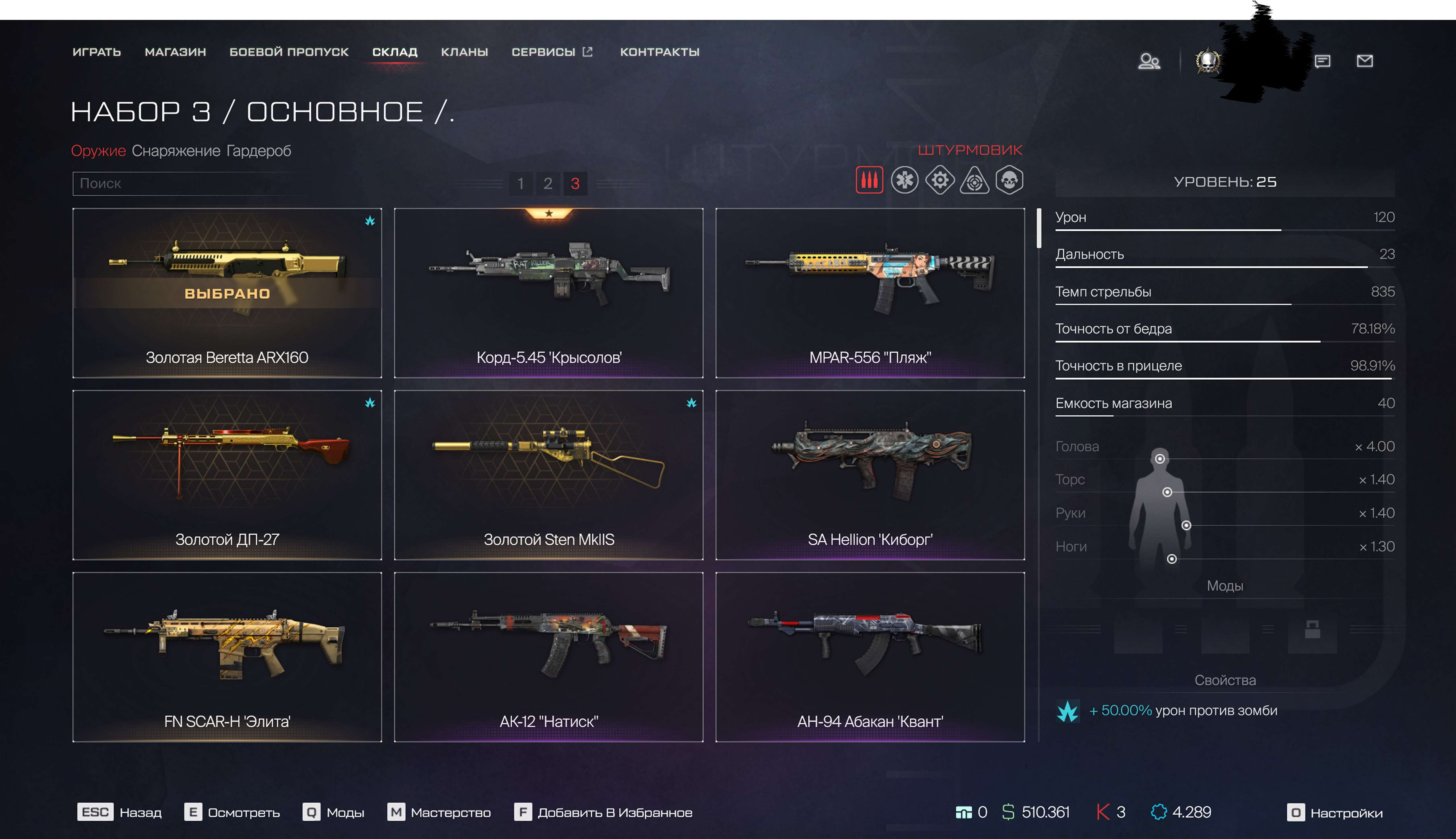Open the friends list icon

[x=1149, y=61]
